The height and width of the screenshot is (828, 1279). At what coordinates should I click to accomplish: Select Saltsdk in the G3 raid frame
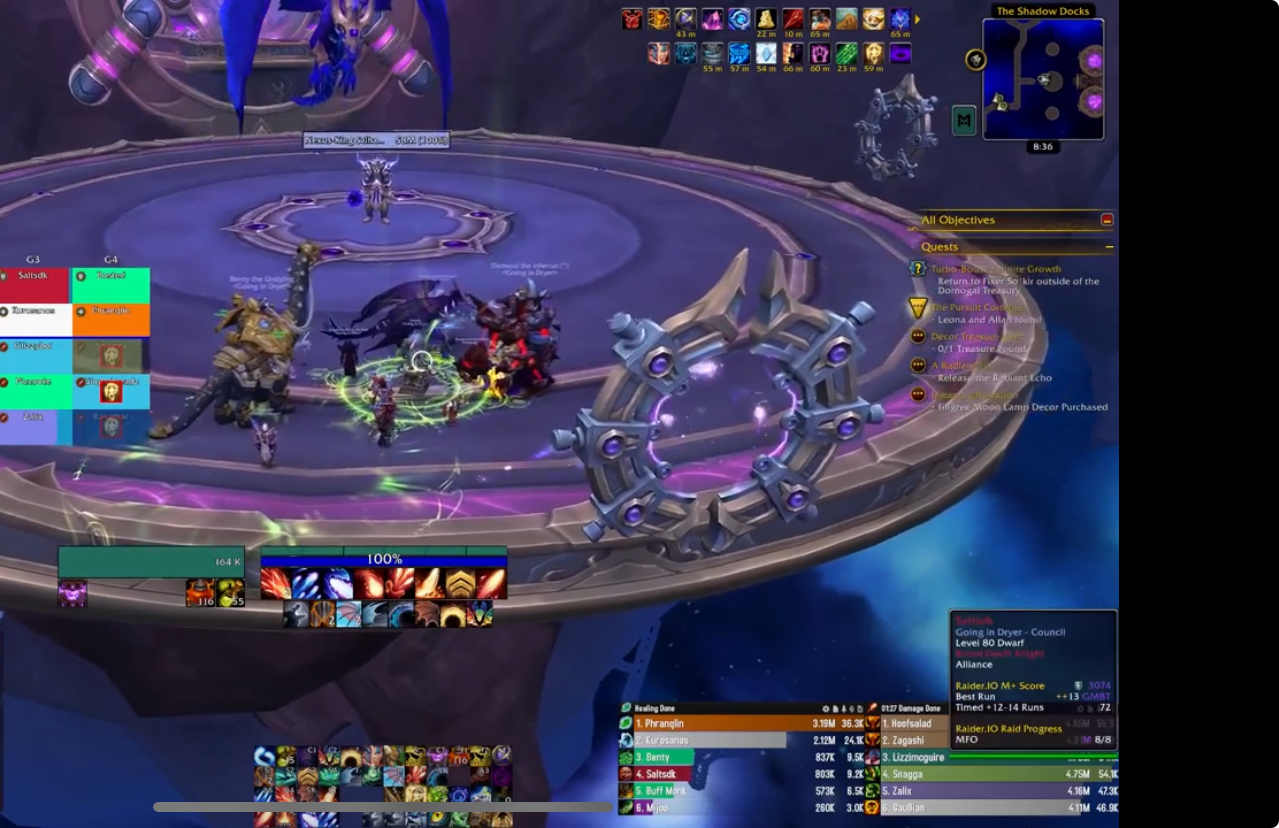tap(35, 285)
